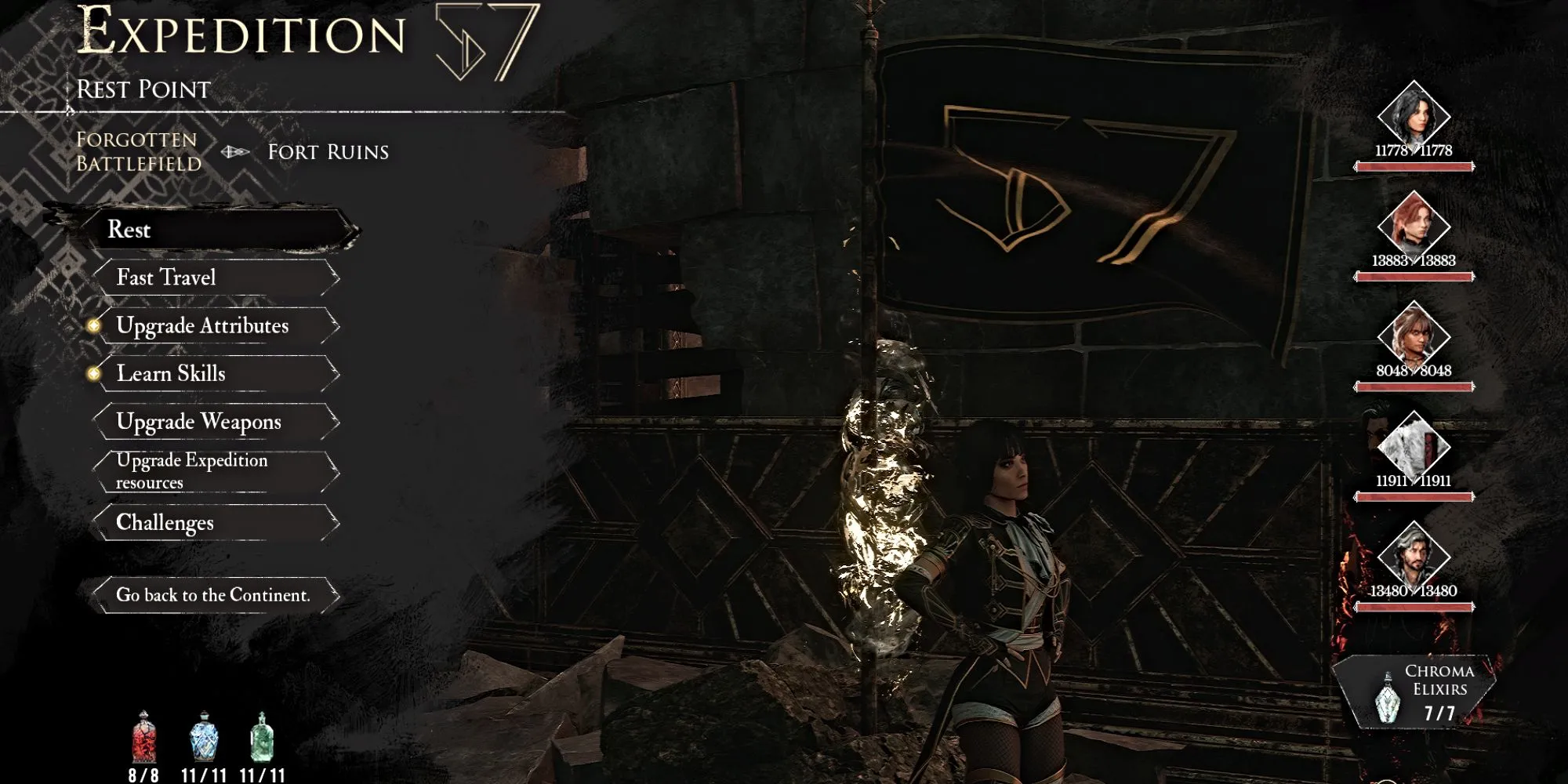Select the Fort Ruins location label
Image resolution: width=1568 pixels, height=784 pixels.
327,153
